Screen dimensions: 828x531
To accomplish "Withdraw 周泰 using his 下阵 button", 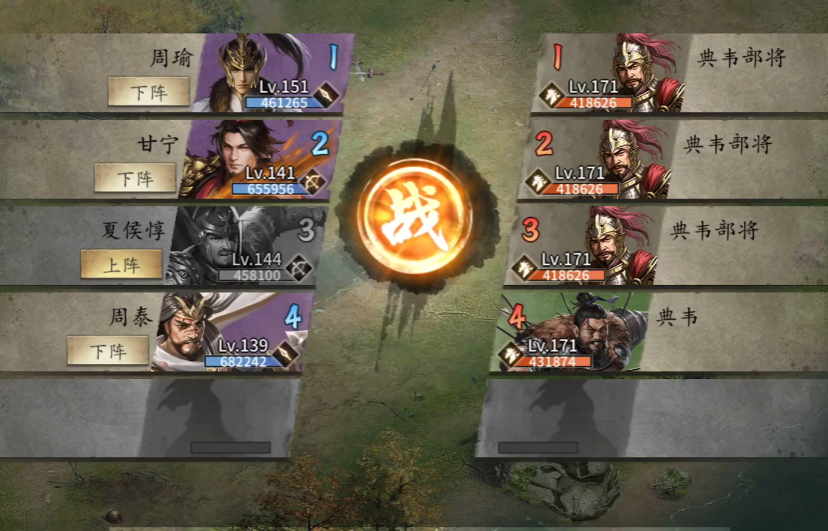I will click(107, 350).
